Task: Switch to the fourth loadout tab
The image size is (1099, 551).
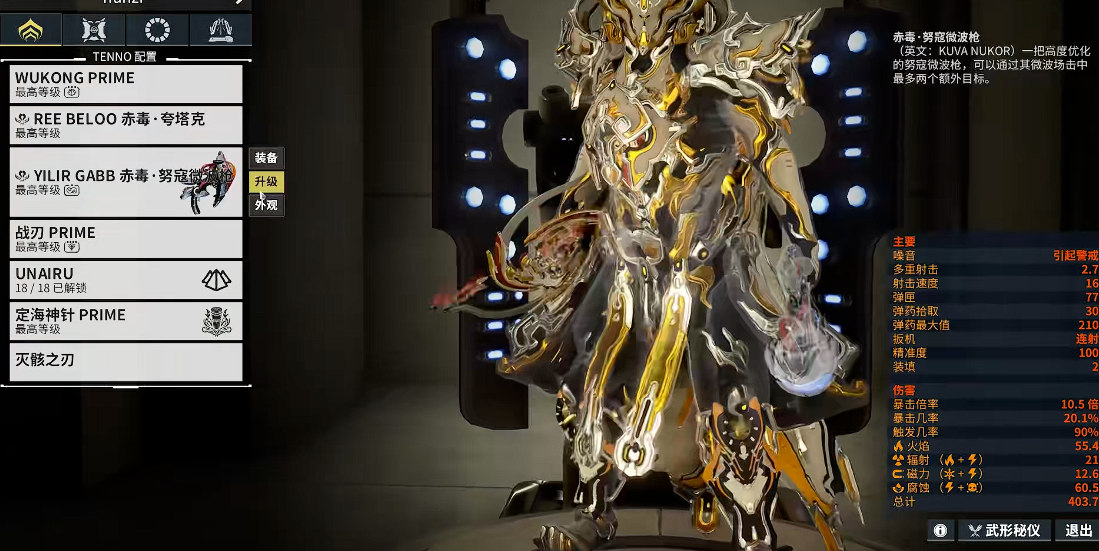Action: 220,30
